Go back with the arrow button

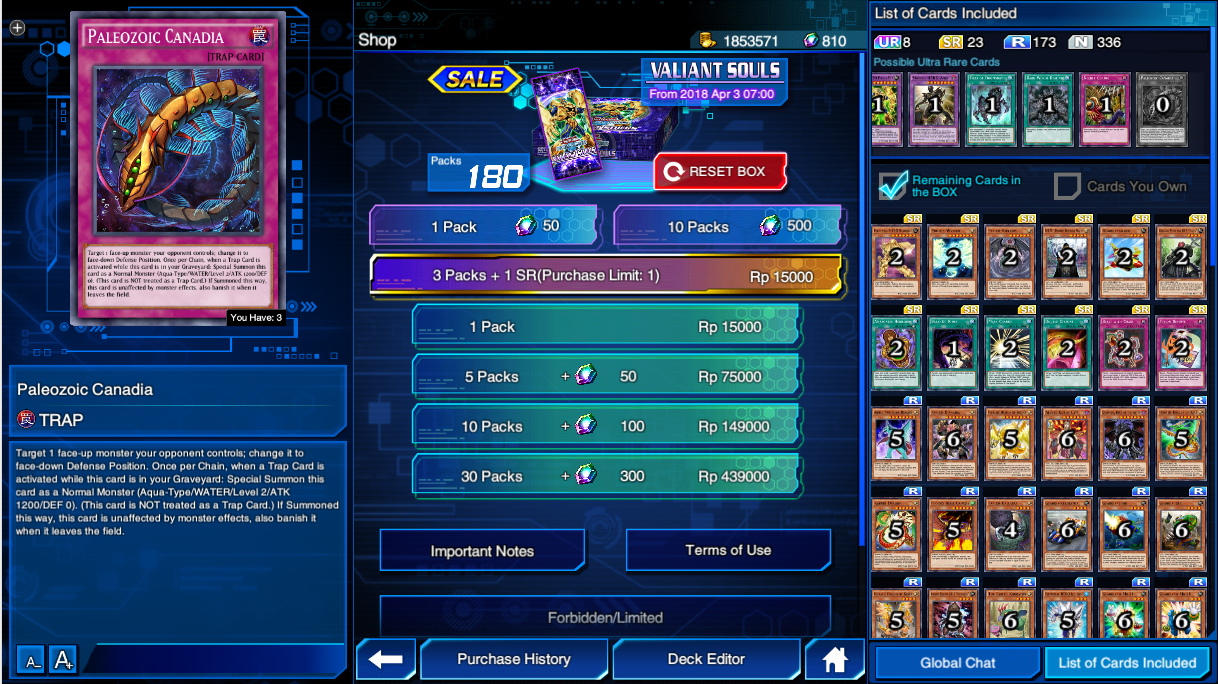pos(385,659)
